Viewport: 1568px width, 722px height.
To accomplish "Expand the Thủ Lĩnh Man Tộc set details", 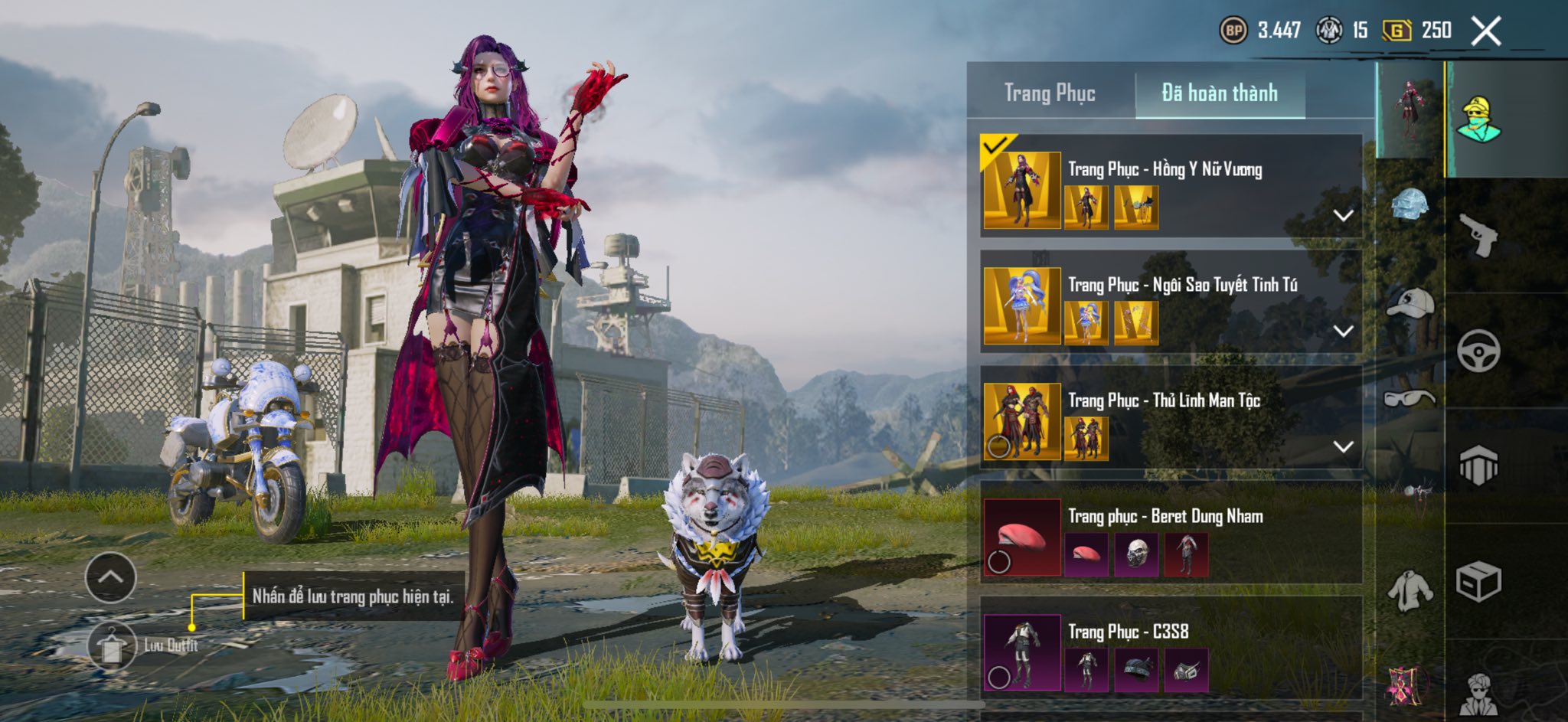I will click(x=1343, y=447).
